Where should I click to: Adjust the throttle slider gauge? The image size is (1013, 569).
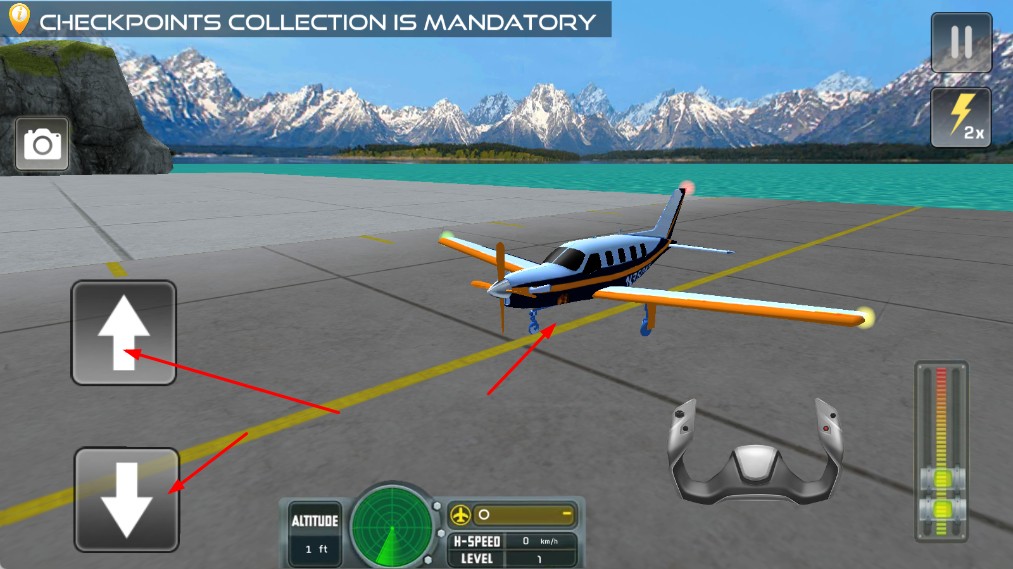click(x=941, y=452)
